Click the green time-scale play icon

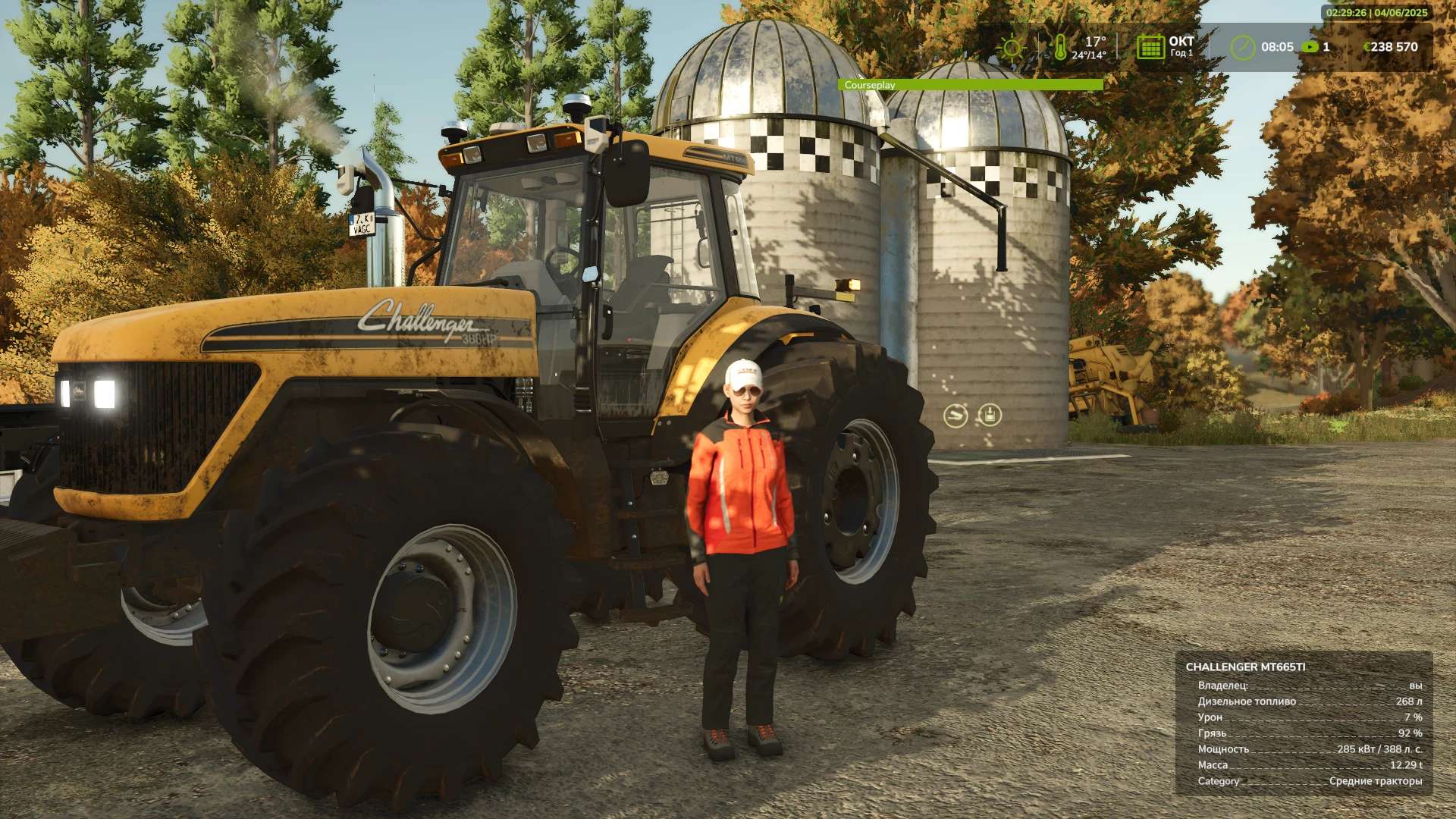pyautogui.click(x=1310, y=47)
